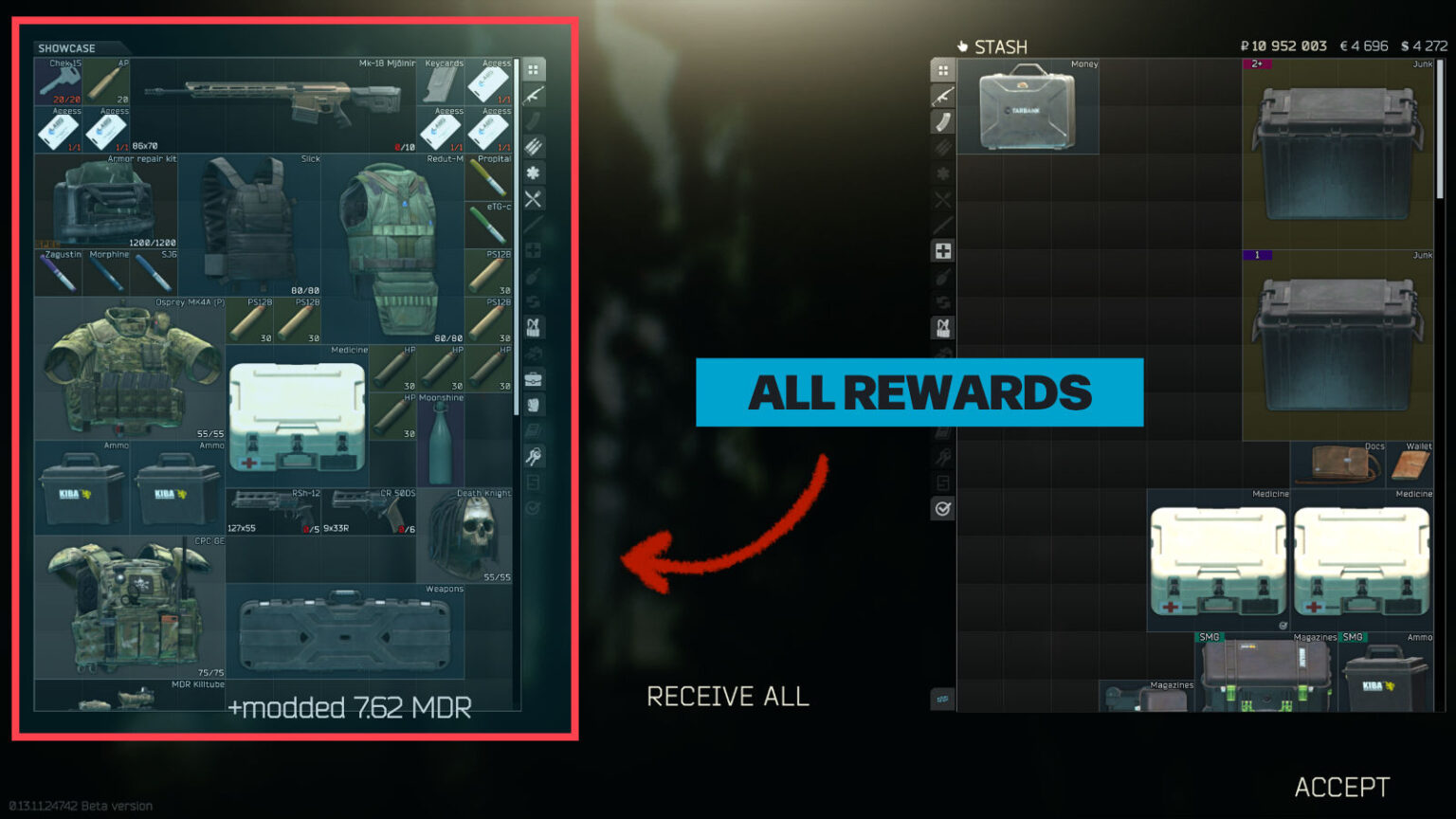The image size is (1456, 819).
Task: Select the weapons filter in the showcase sidebar
Action: (x=534, y=95)
